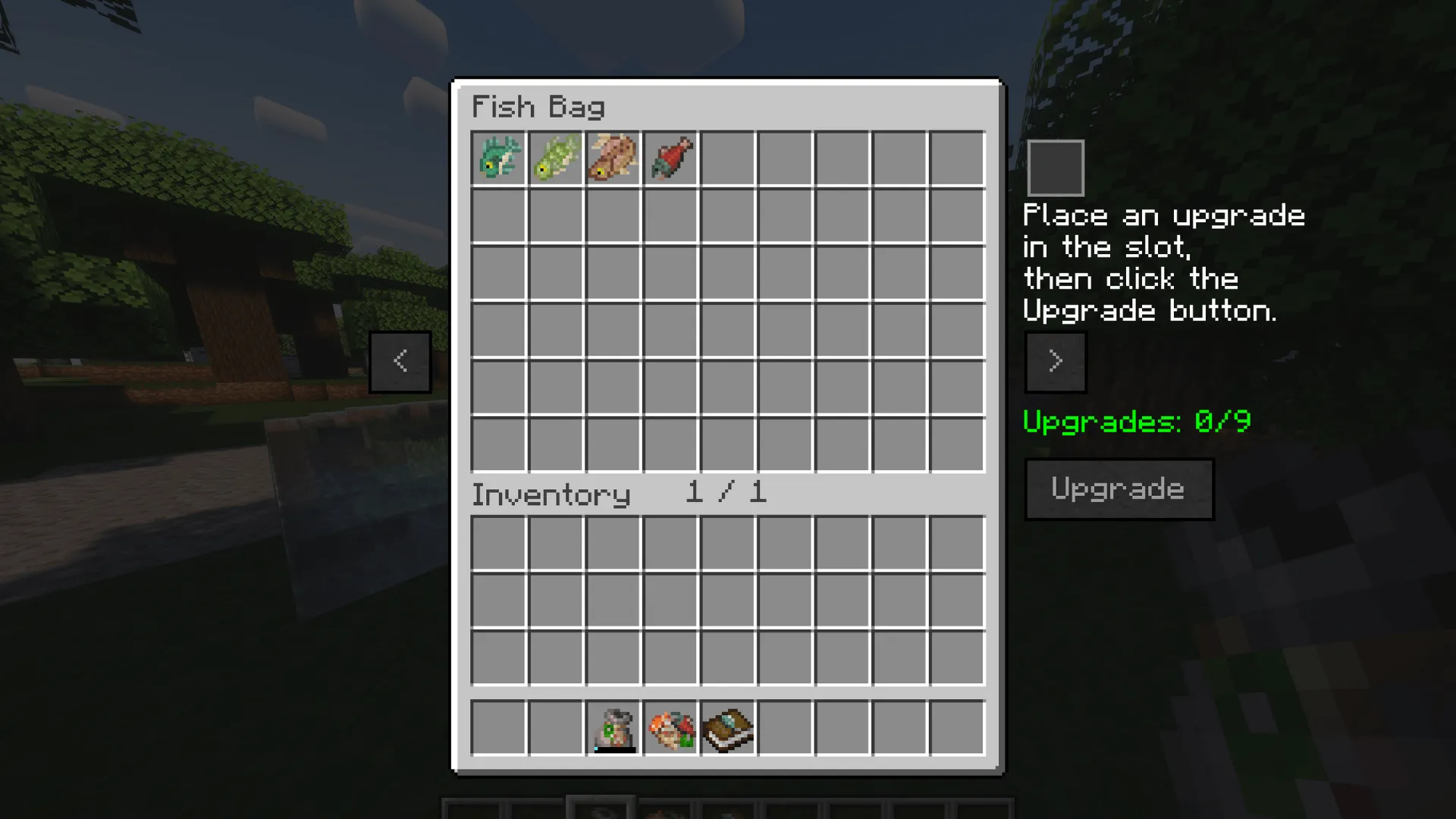Select the bundle of caught fish in the inventory
1456x819 pixels.
click(670, 728)
